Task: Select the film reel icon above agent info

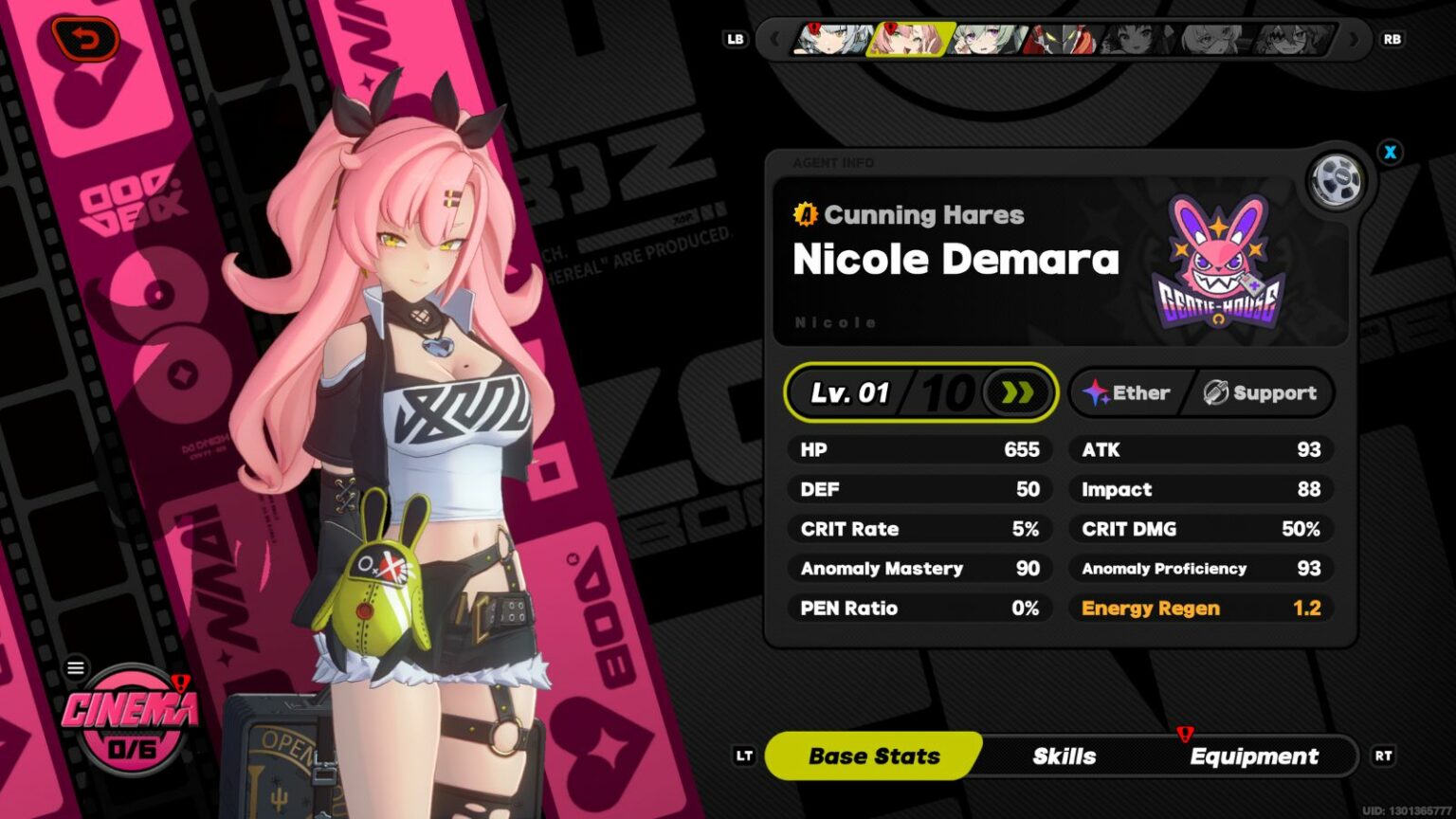Action: coord(1338,180)
